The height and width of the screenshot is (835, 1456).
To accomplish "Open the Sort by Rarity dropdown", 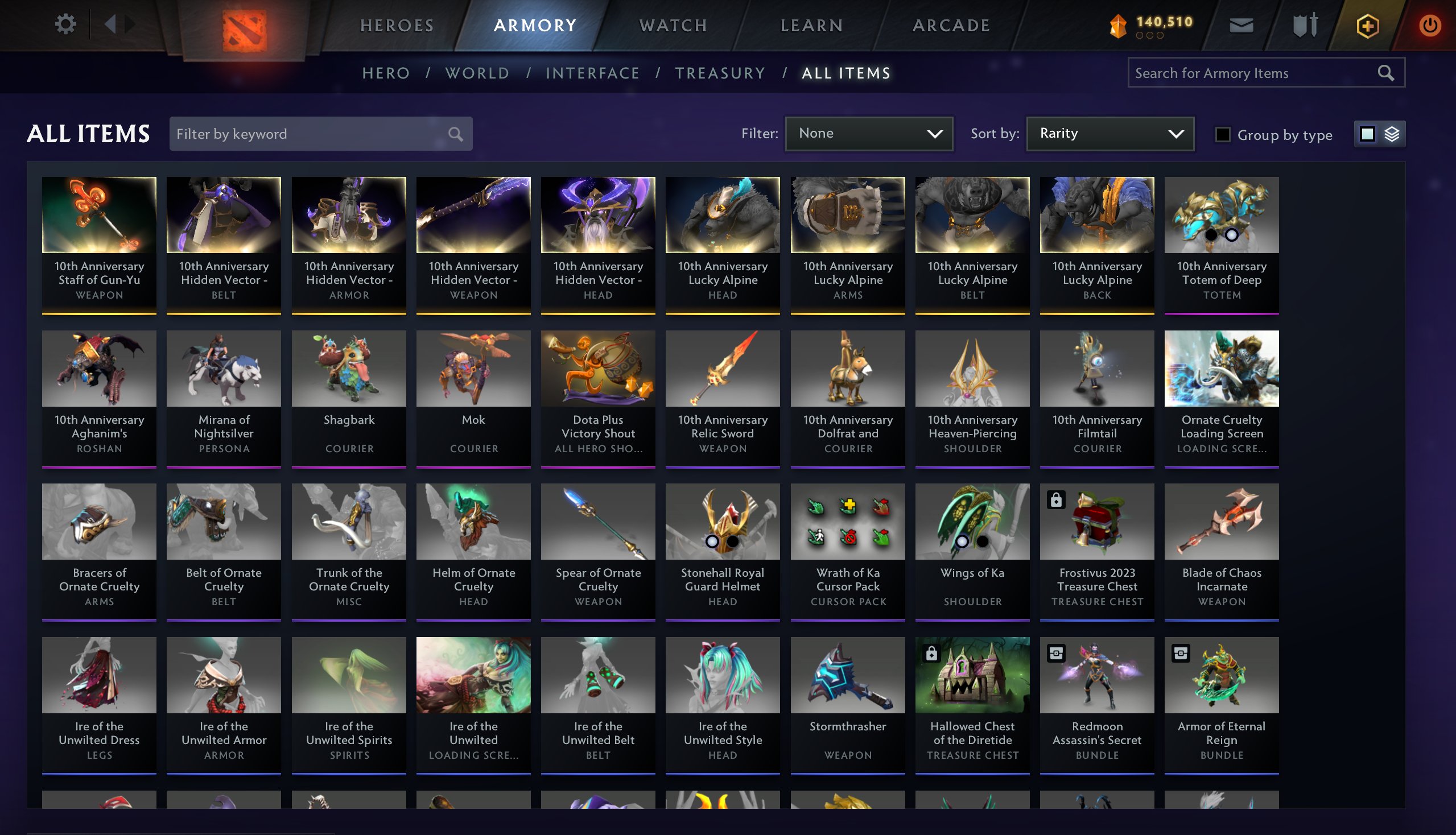I will (x=1109, y=133).
